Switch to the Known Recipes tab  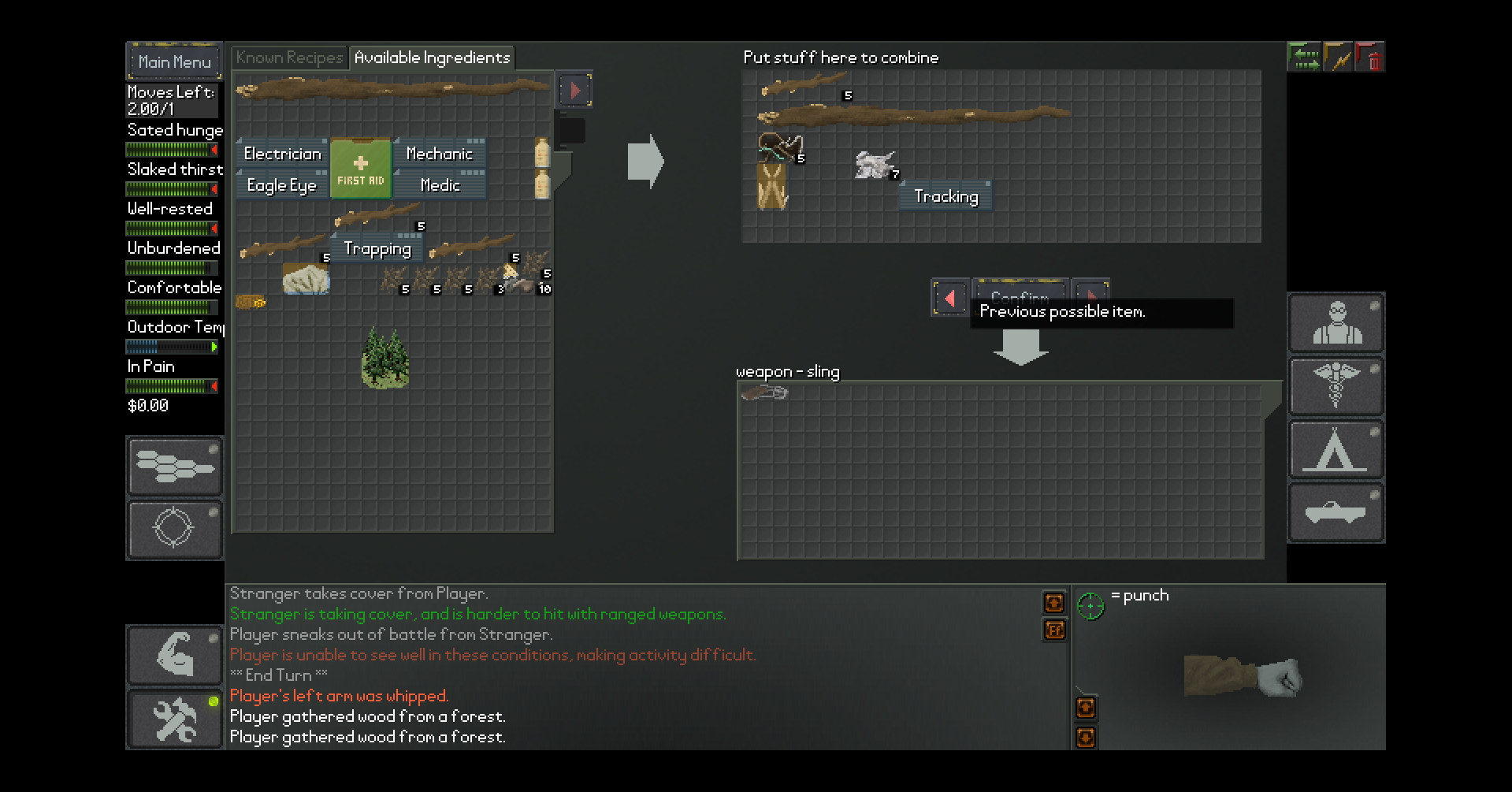tap(289, 58)
